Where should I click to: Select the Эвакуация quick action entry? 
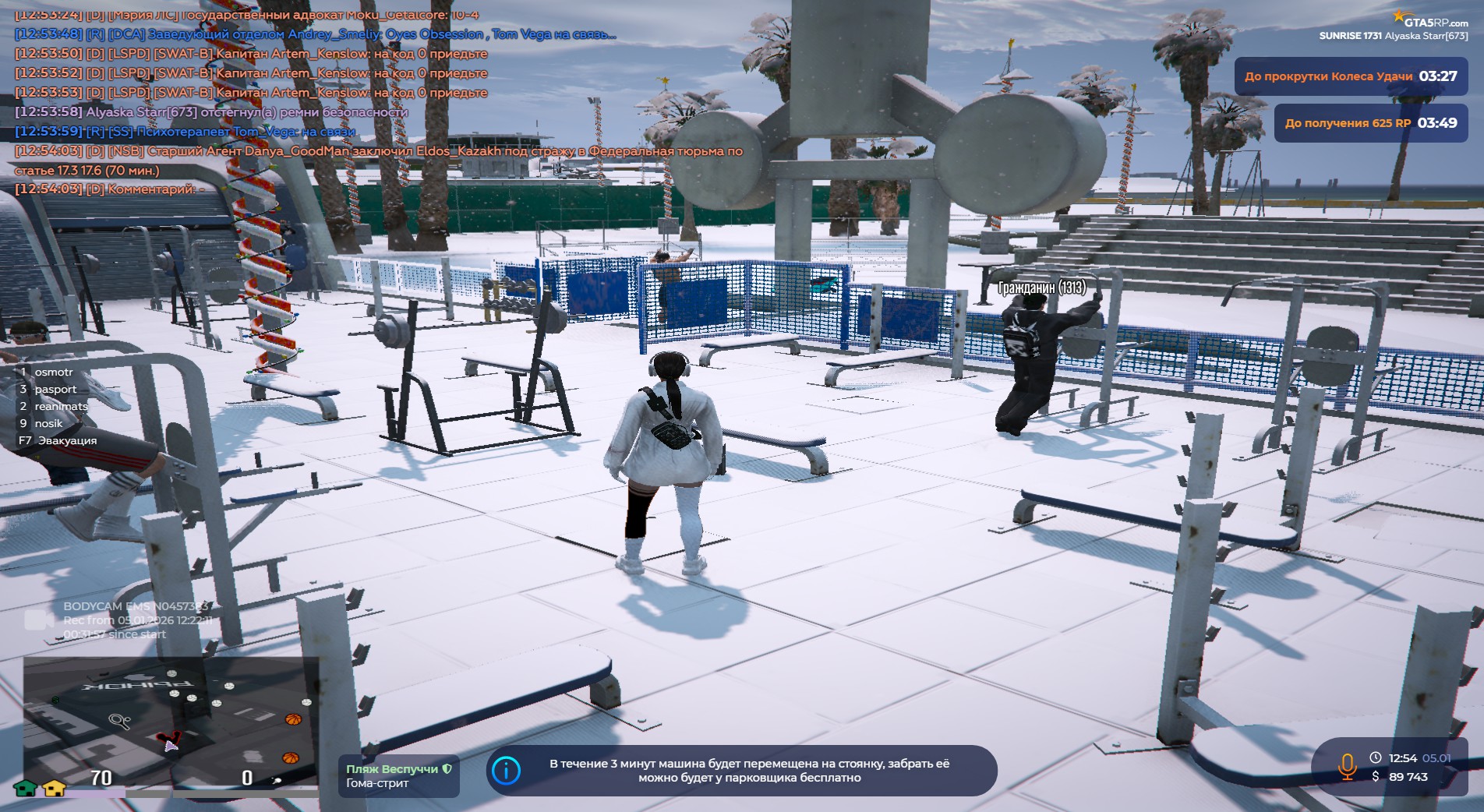pos(67,441)
